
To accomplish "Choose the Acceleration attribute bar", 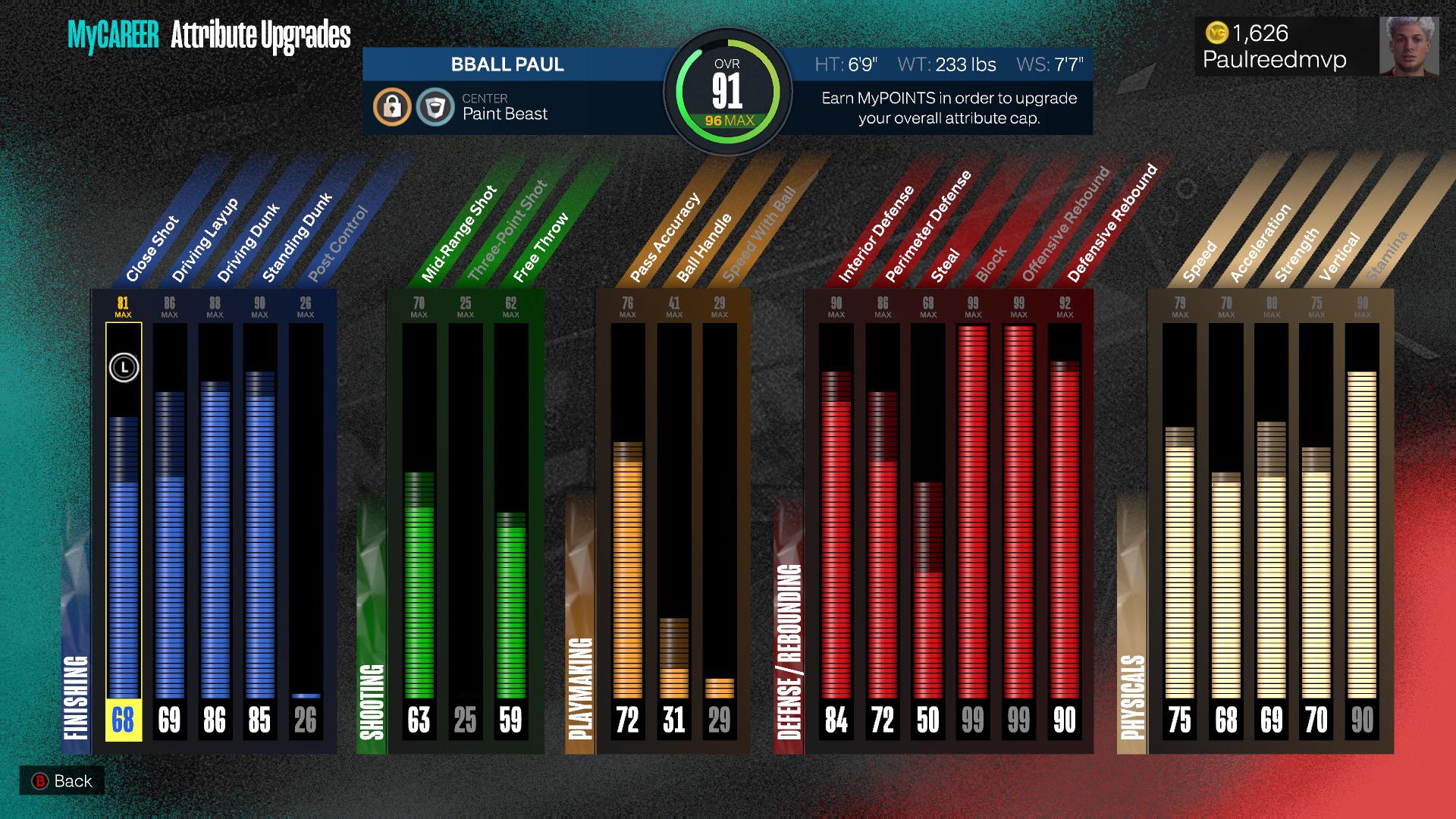I will (1225, 531).
